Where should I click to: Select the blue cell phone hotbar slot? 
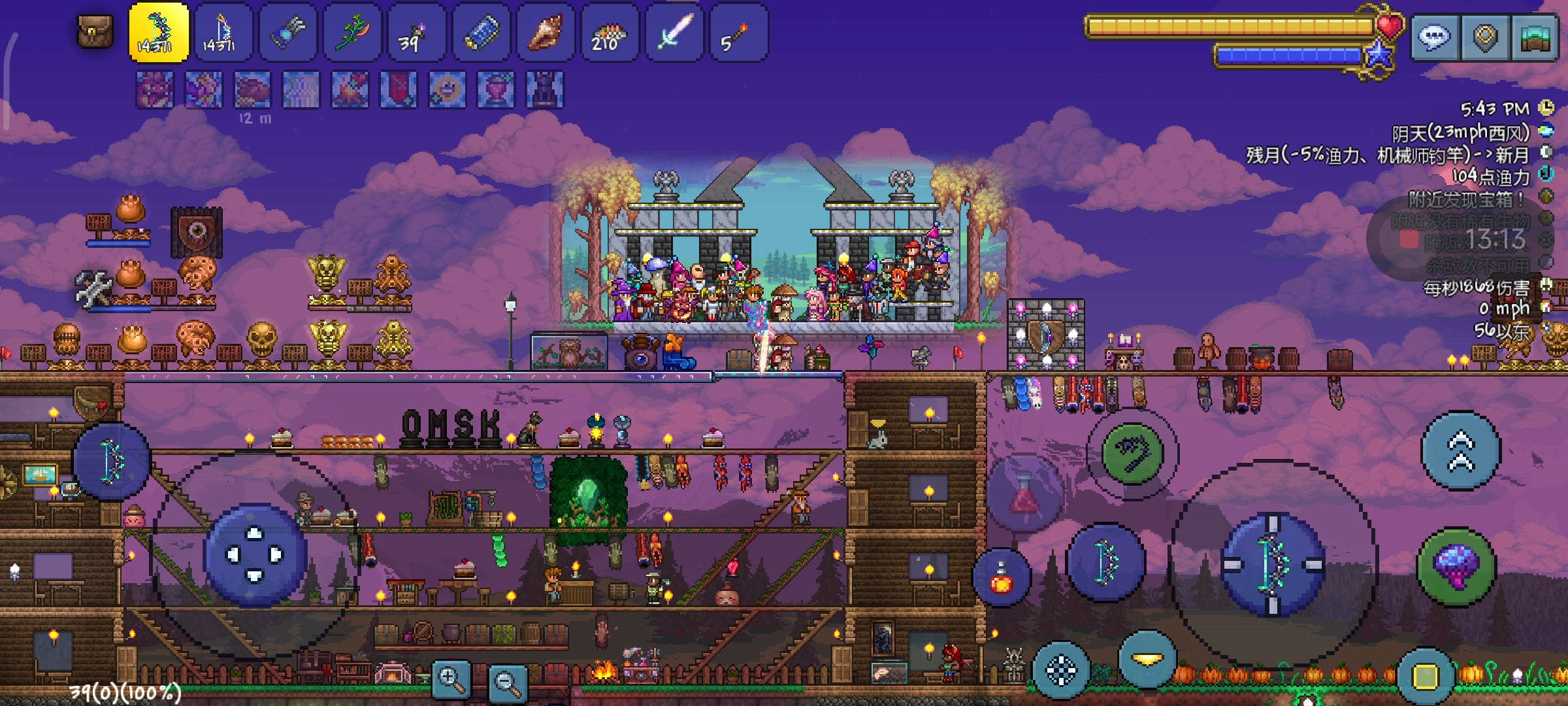482,33
